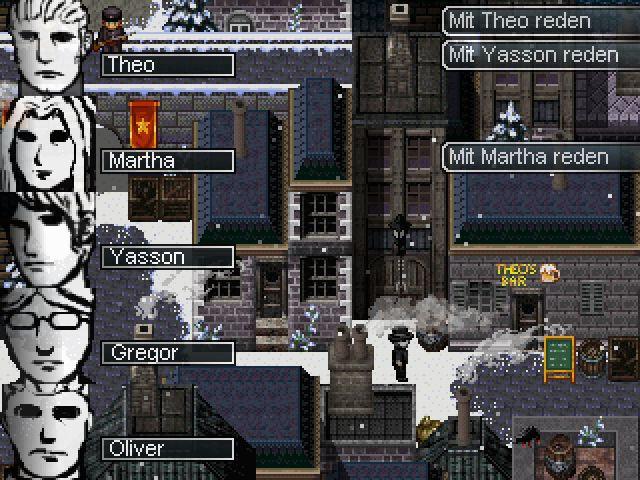Select Oliver's bald portrait

tap(46, 432)
